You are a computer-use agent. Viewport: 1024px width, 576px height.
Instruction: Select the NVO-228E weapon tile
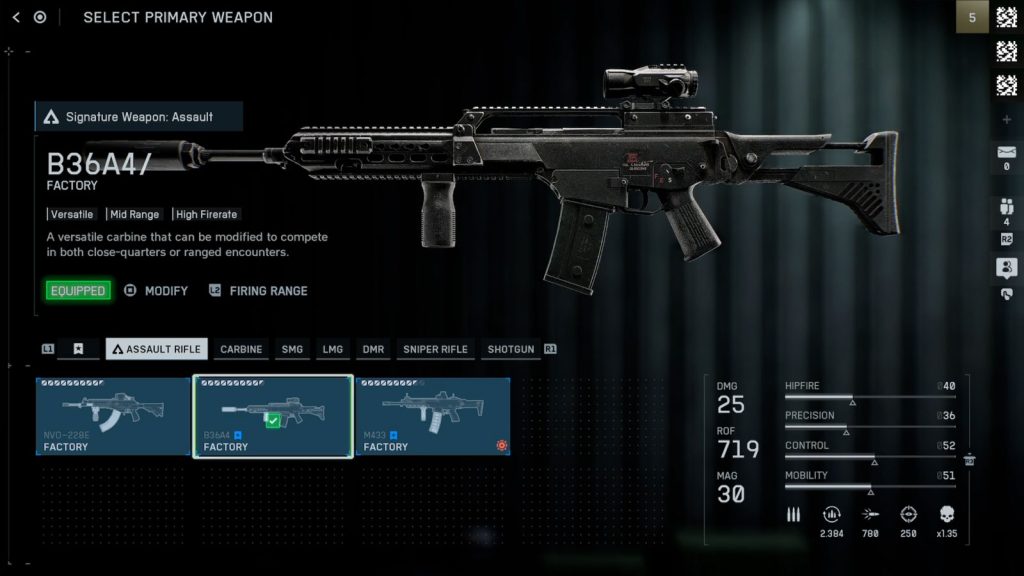[x=113, y=416]
